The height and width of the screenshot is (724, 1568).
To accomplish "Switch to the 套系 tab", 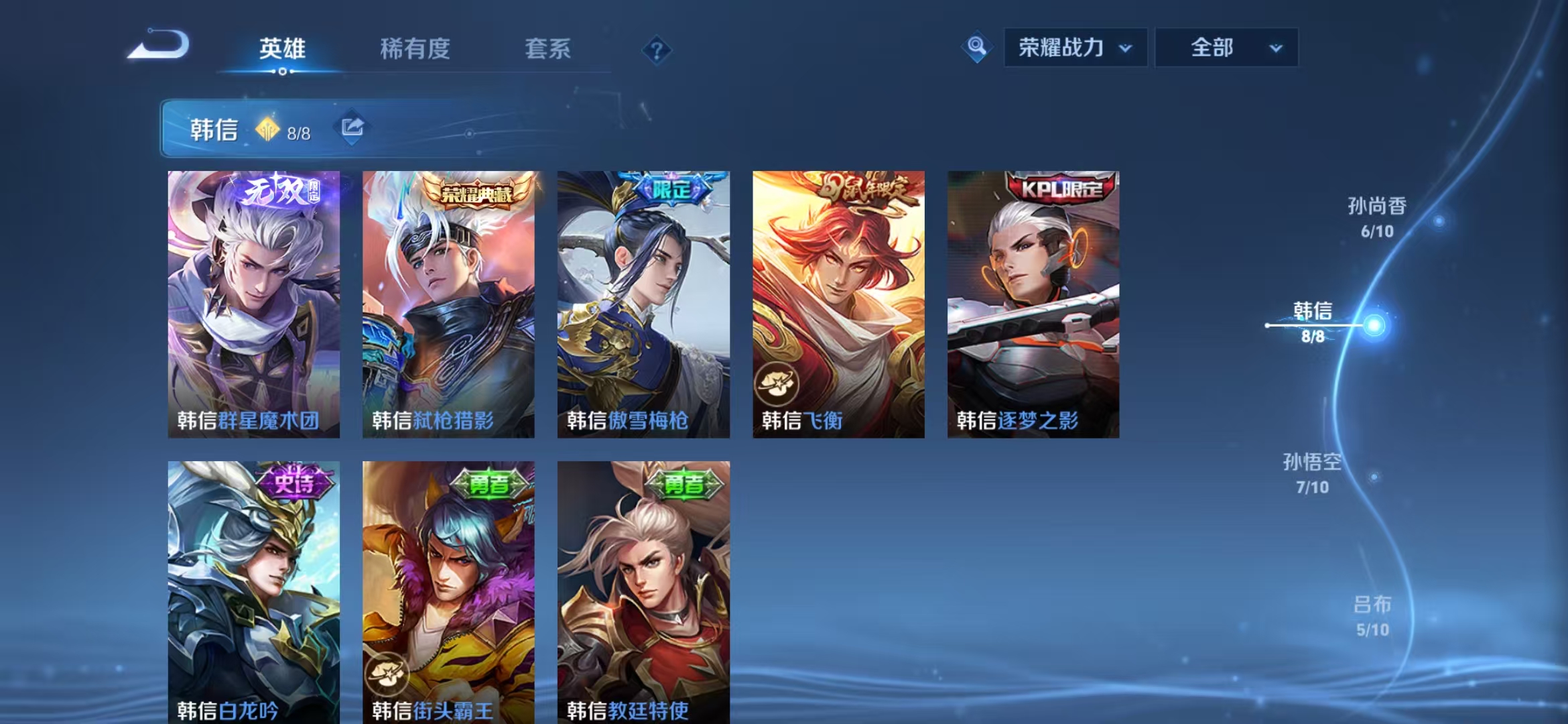I will [547, 48].
